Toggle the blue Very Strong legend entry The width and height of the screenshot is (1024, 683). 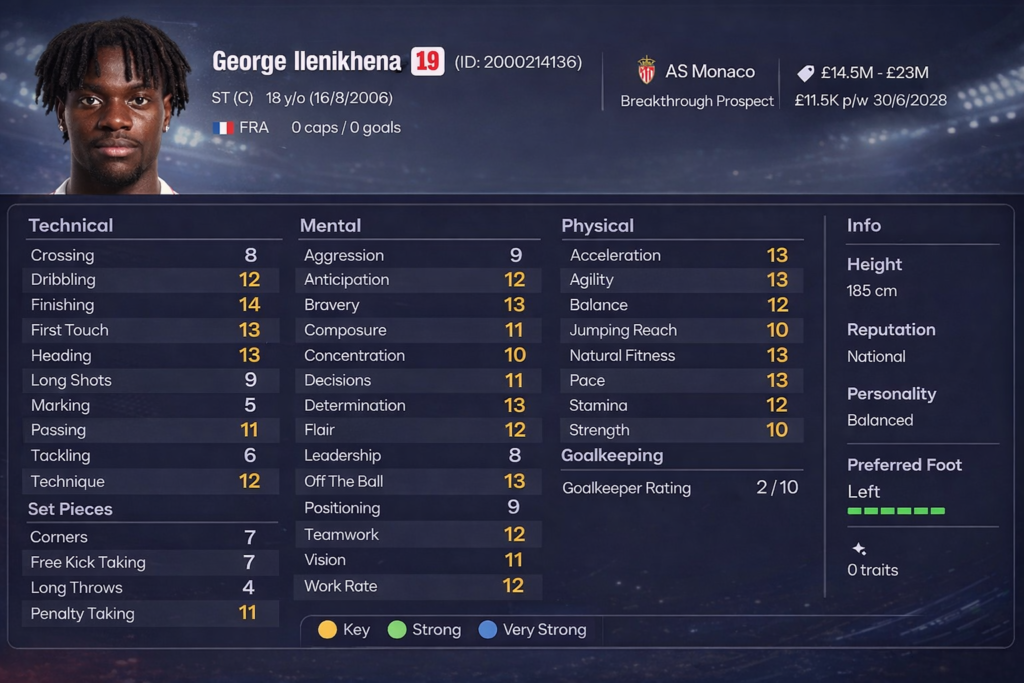[x=533, y=630]
